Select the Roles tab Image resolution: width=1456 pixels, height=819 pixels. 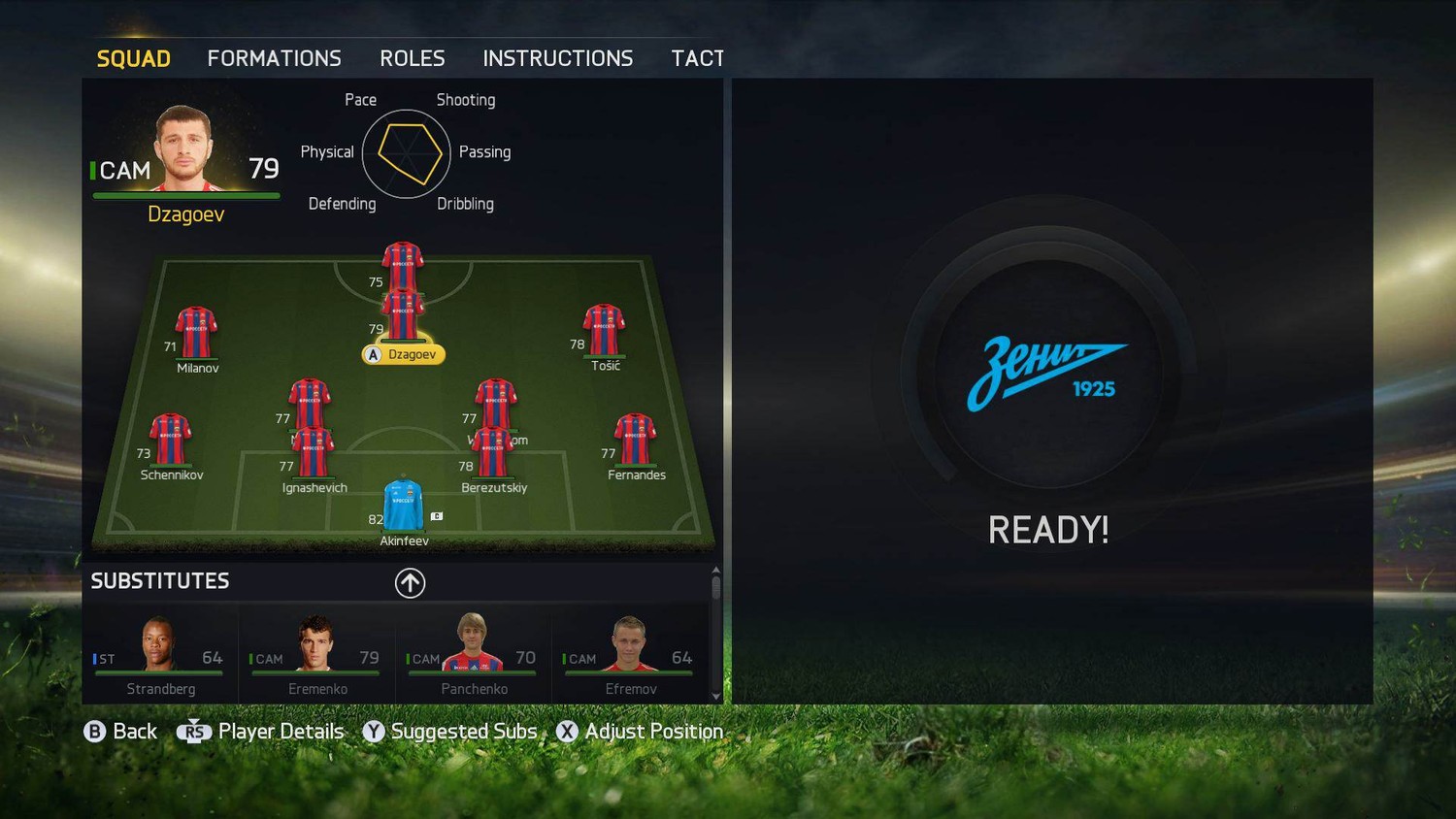(413, 59)
